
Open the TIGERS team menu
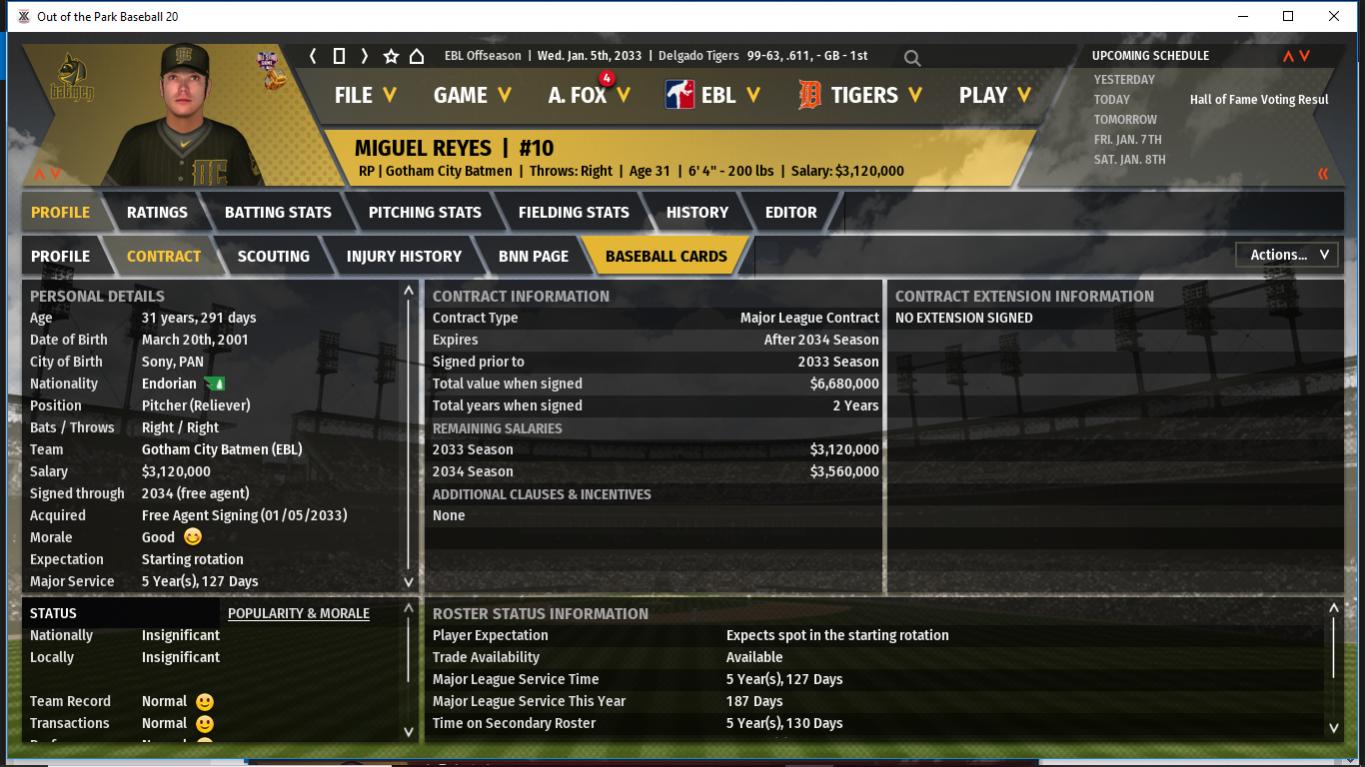pos(860,95)
